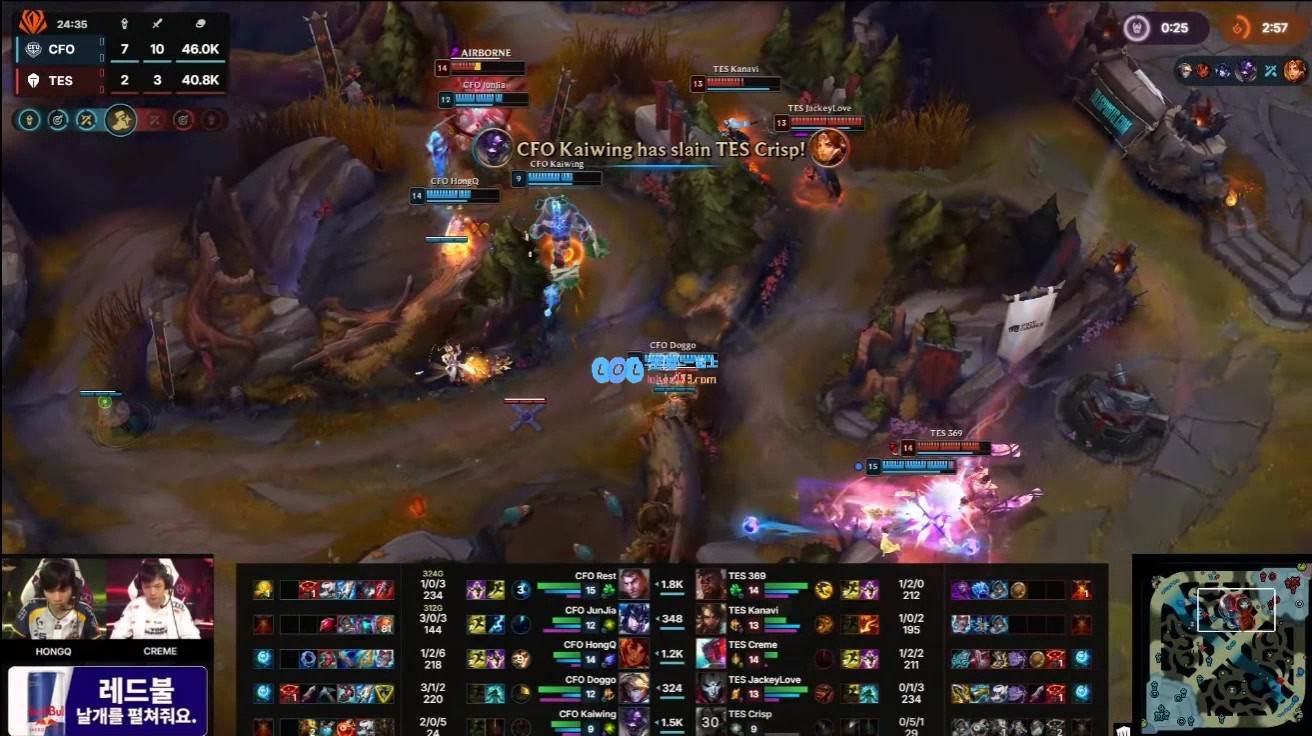Click the purple Baron timer icon
The width and height of the screenshot is (1312, 736).
(x=1139, y=28)
